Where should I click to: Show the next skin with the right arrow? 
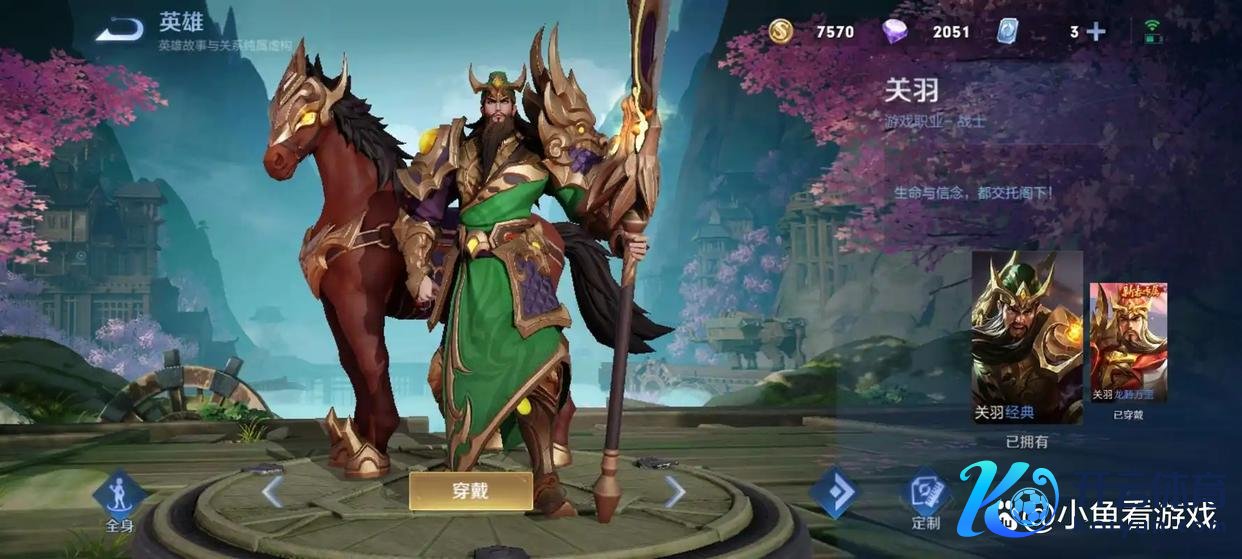[x=675, y=491]
